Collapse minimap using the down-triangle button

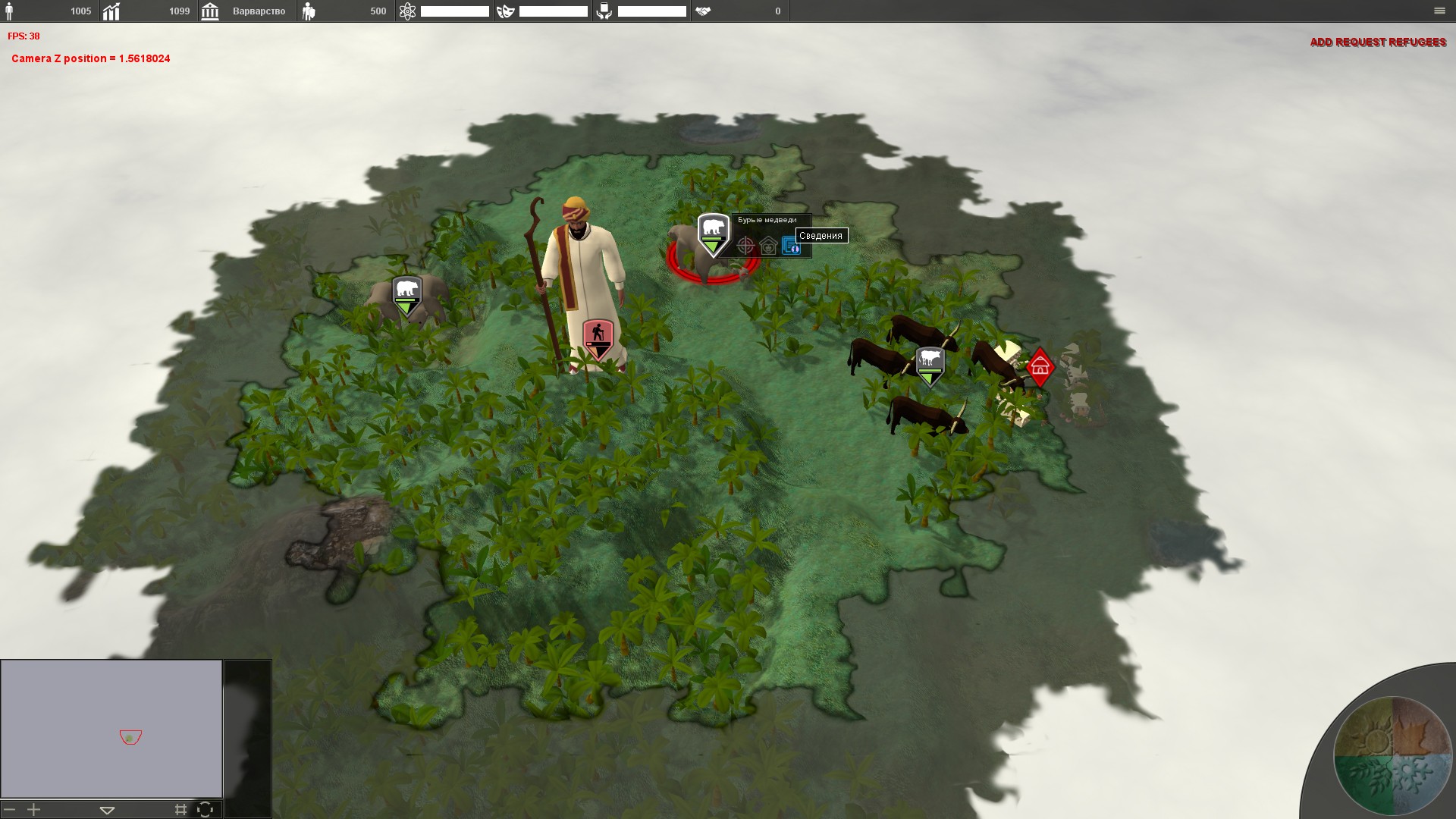click(x=107, y=810)
